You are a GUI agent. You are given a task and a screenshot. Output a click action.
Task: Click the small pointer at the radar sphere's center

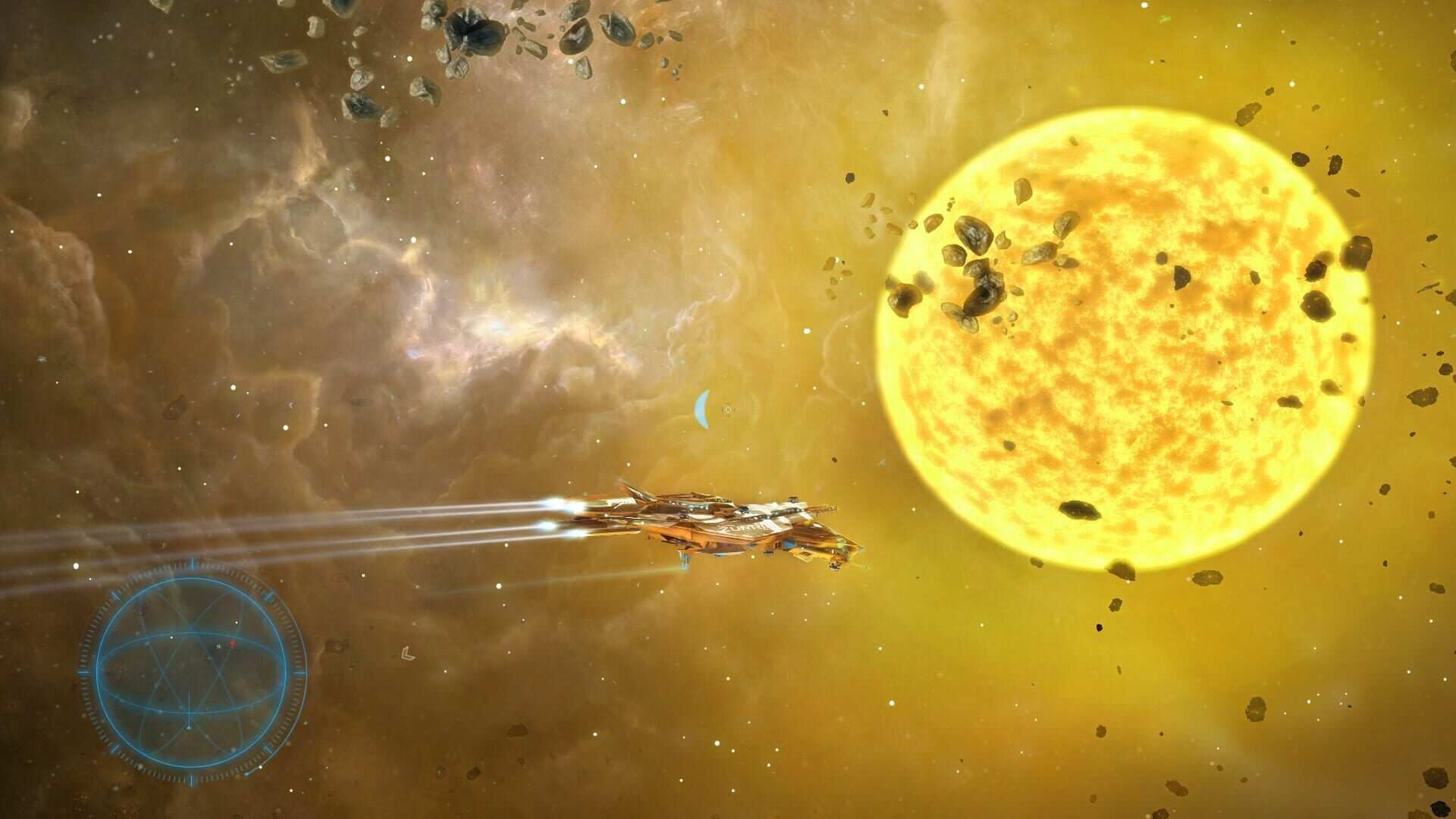tap(188, 726)
